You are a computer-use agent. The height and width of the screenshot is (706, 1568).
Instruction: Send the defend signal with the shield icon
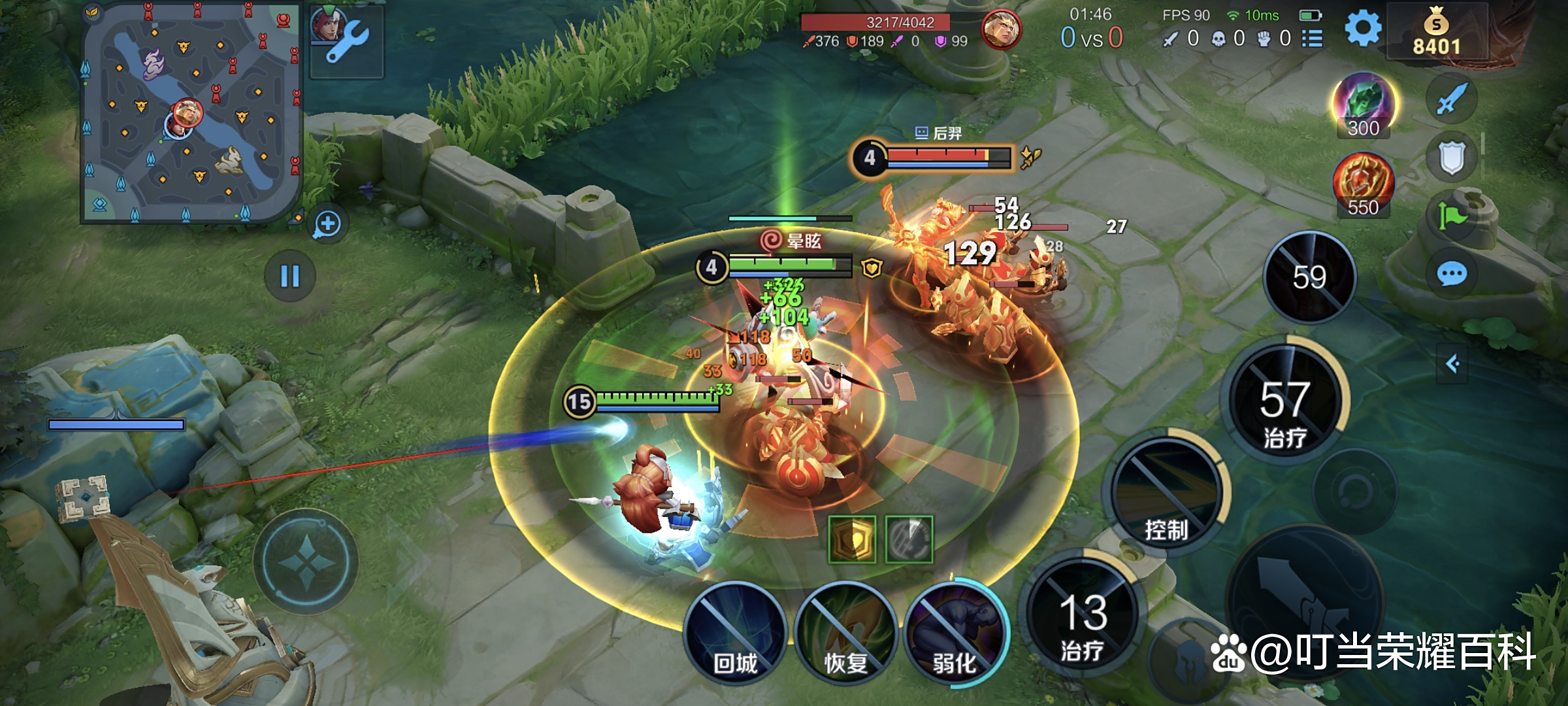(1452, 157)
